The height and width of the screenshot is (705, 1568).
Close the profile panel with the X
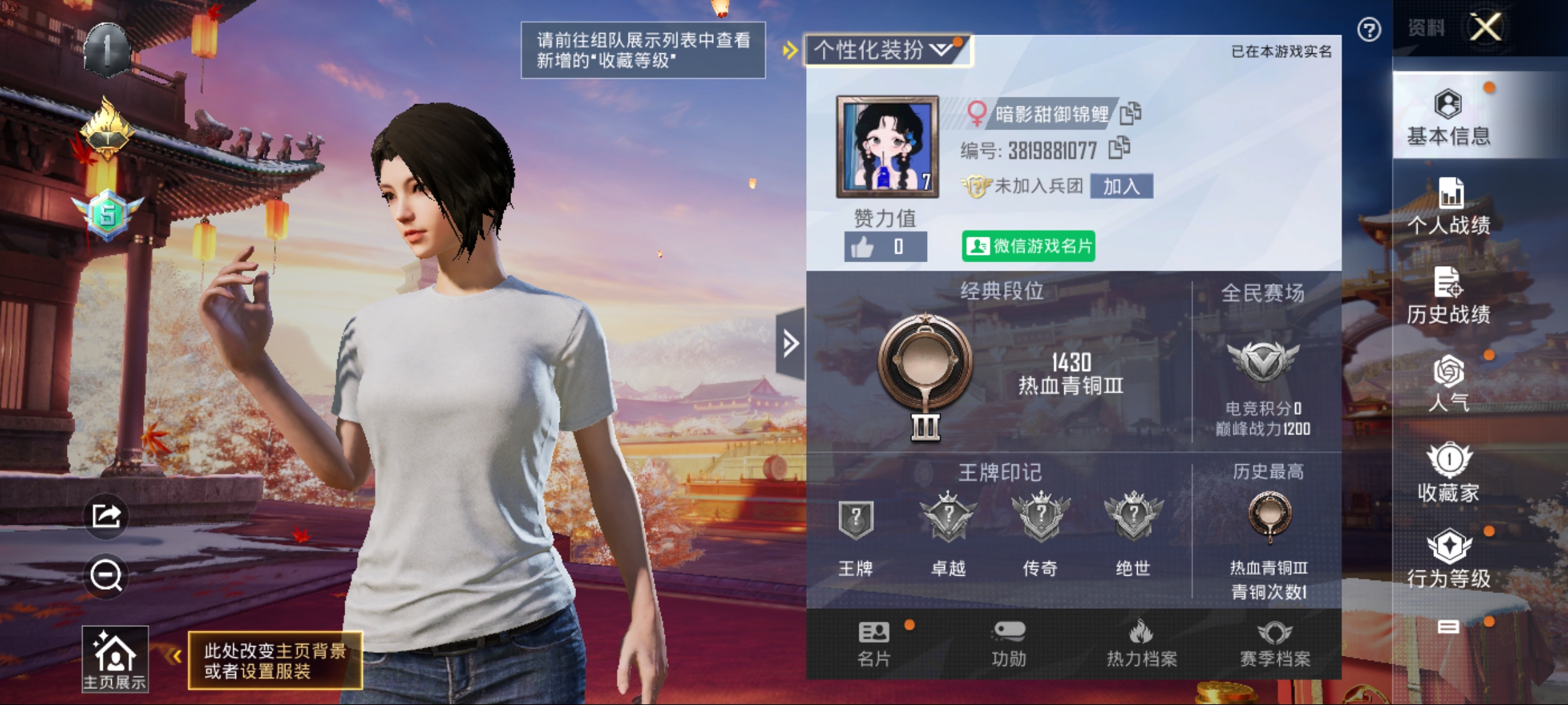1485,28
